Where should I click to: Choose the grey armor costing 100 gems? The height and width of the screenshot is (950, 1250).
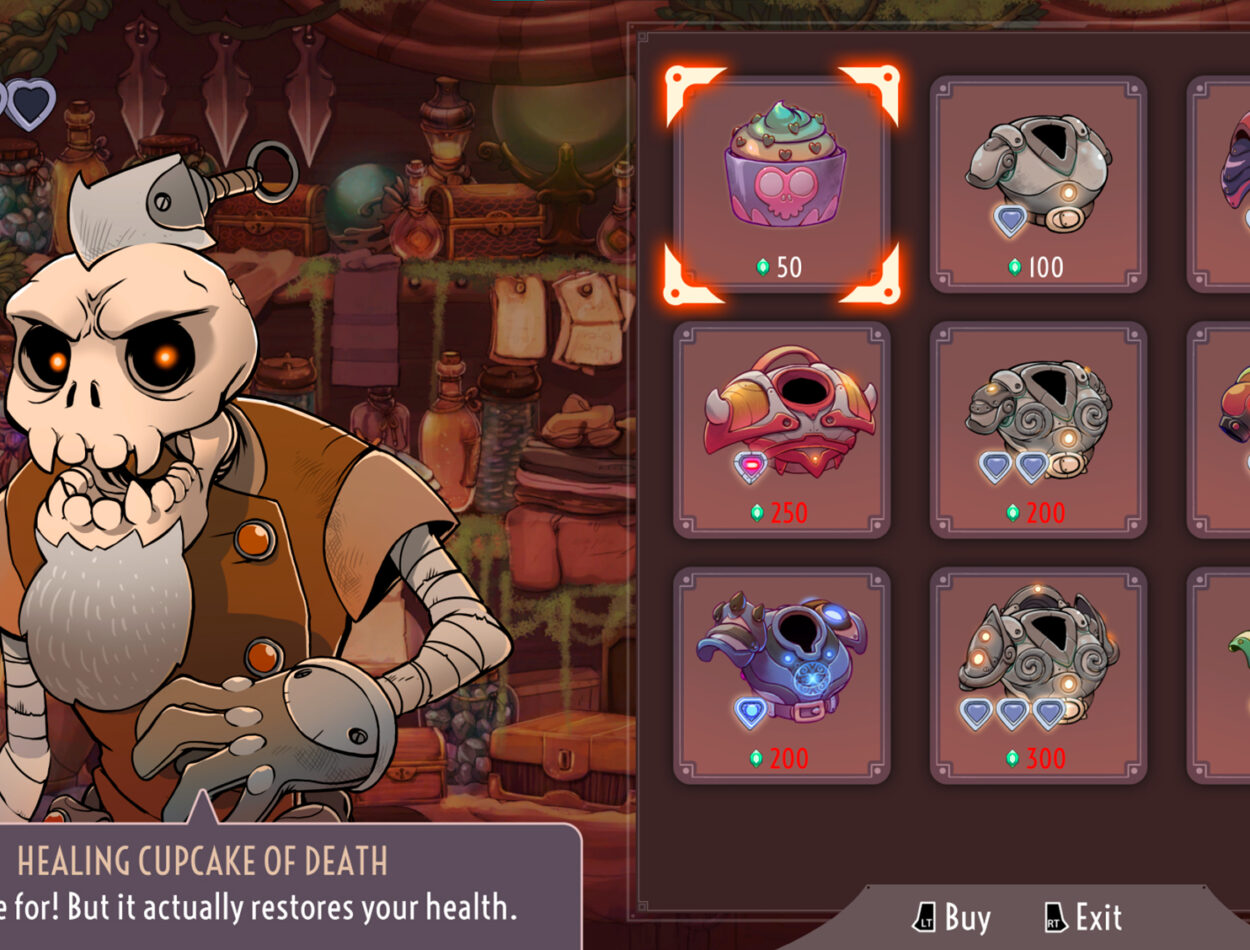point(1038,185)
